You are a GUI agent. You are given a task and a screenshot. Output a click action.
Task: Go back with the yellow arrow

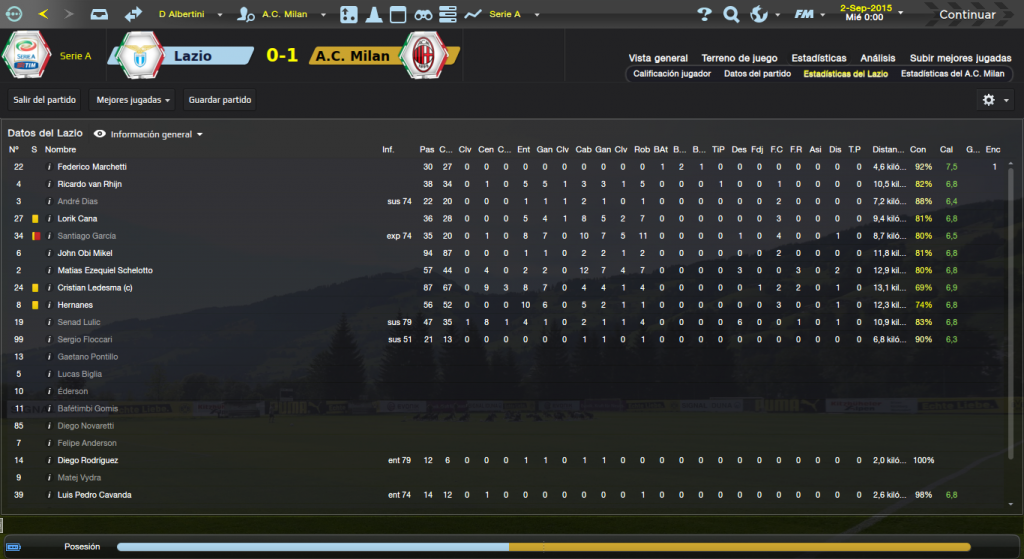click(x=43, y=15)
